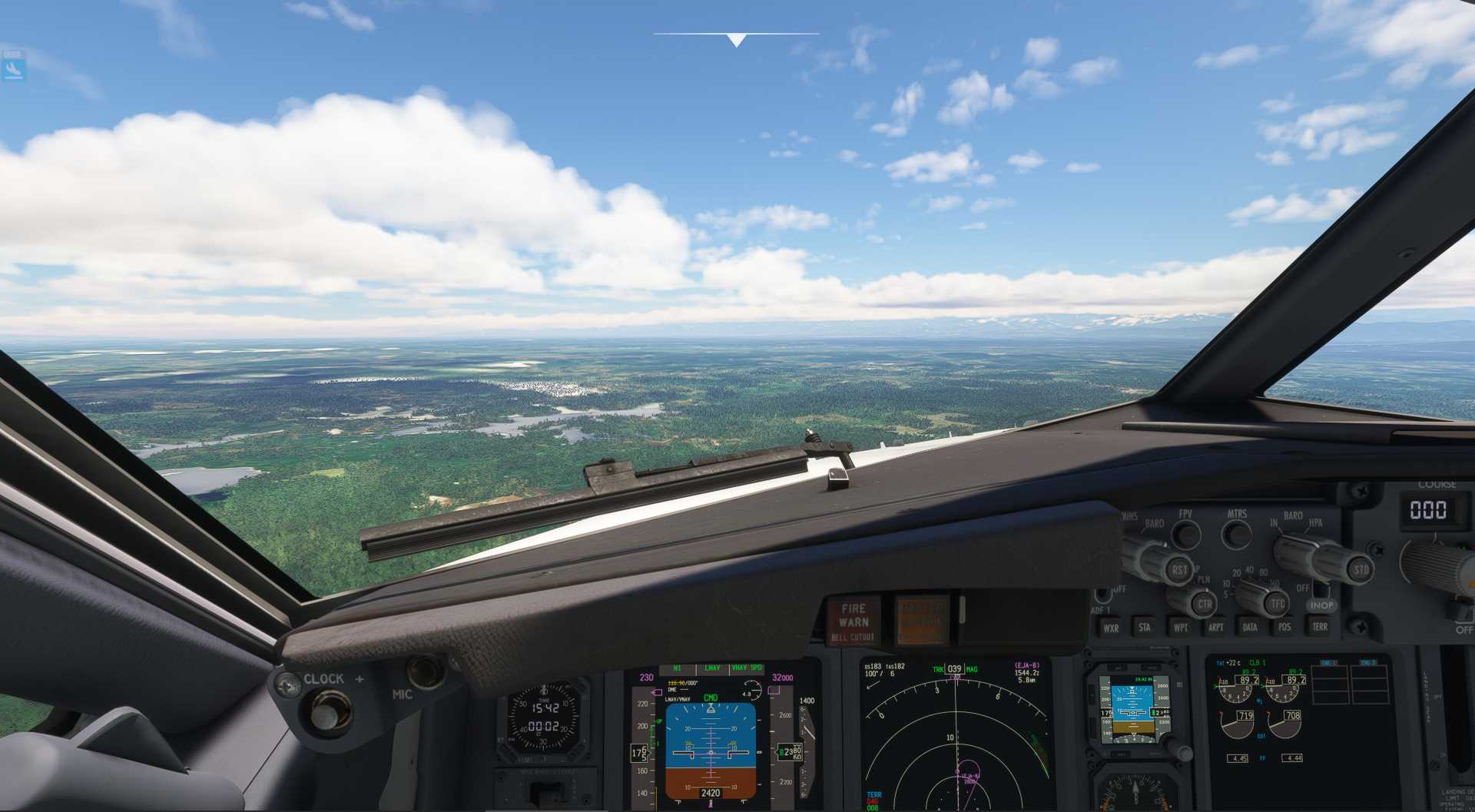Viewport: 1475px width, 812px height.
Task: Enable terrain display with the TERR button
Action: coord(1320,627)
